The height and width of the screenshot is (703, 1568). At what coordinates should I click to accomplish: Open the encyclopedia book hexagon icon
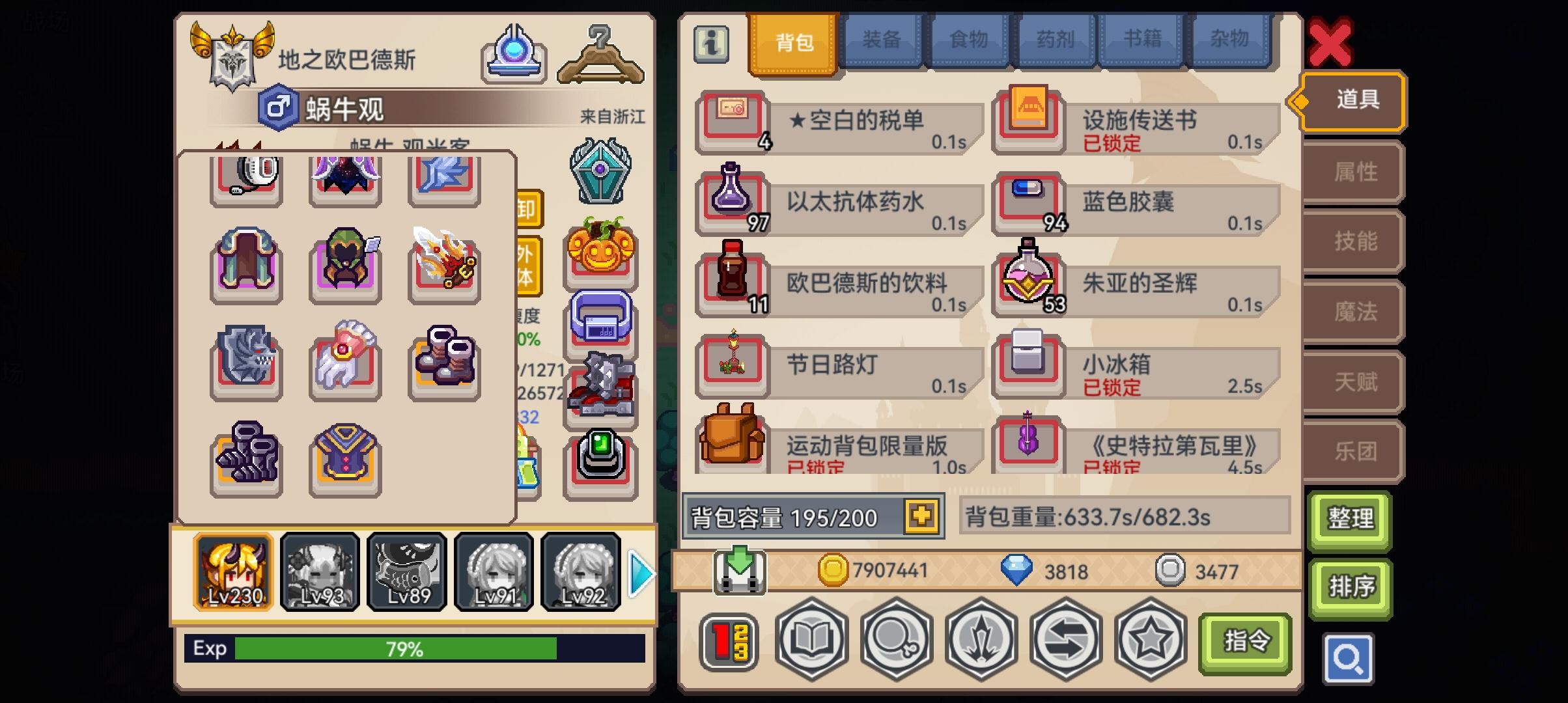(x=811, y=641)
